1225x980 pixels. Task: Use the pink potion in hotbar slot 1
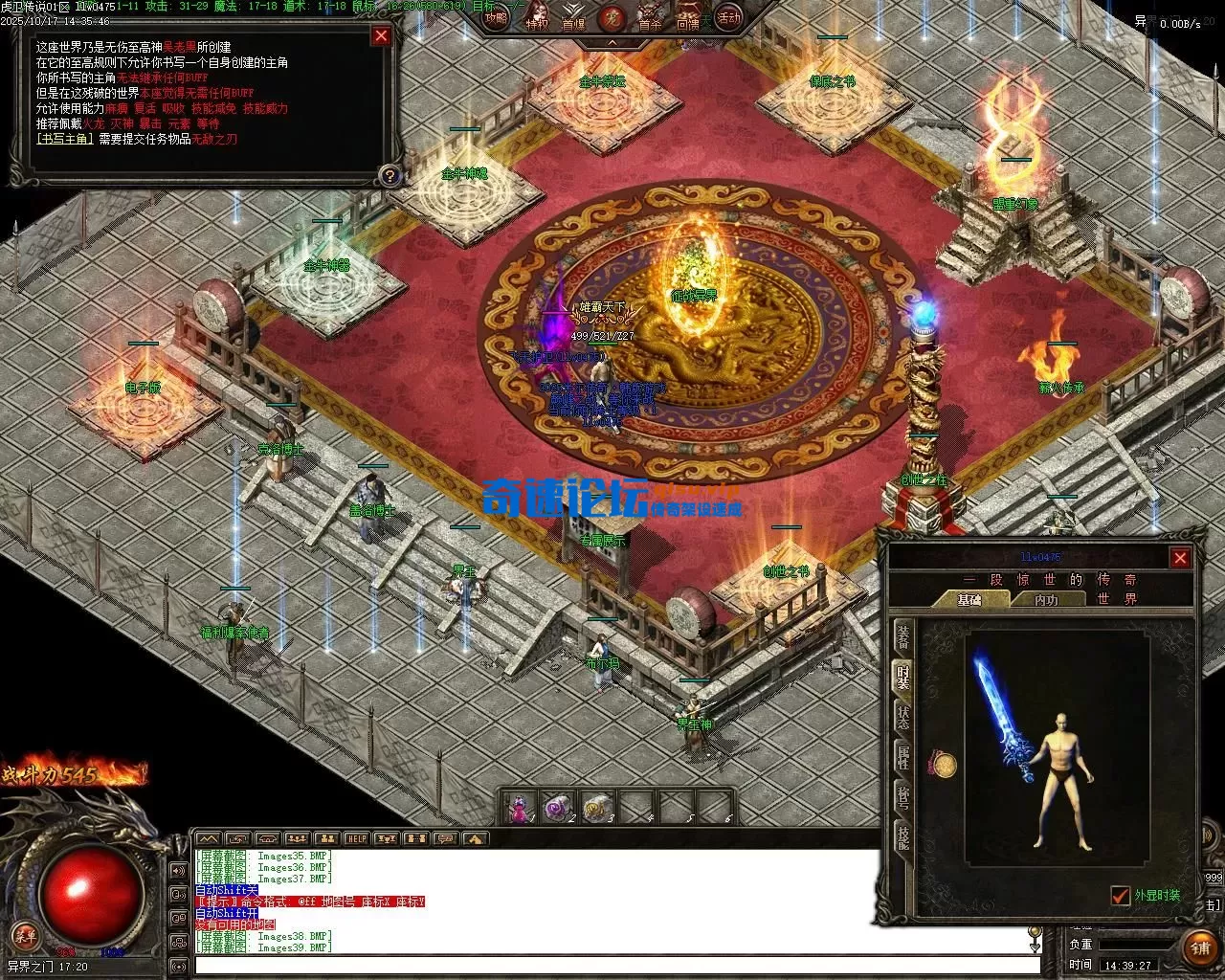pos(520,809)
